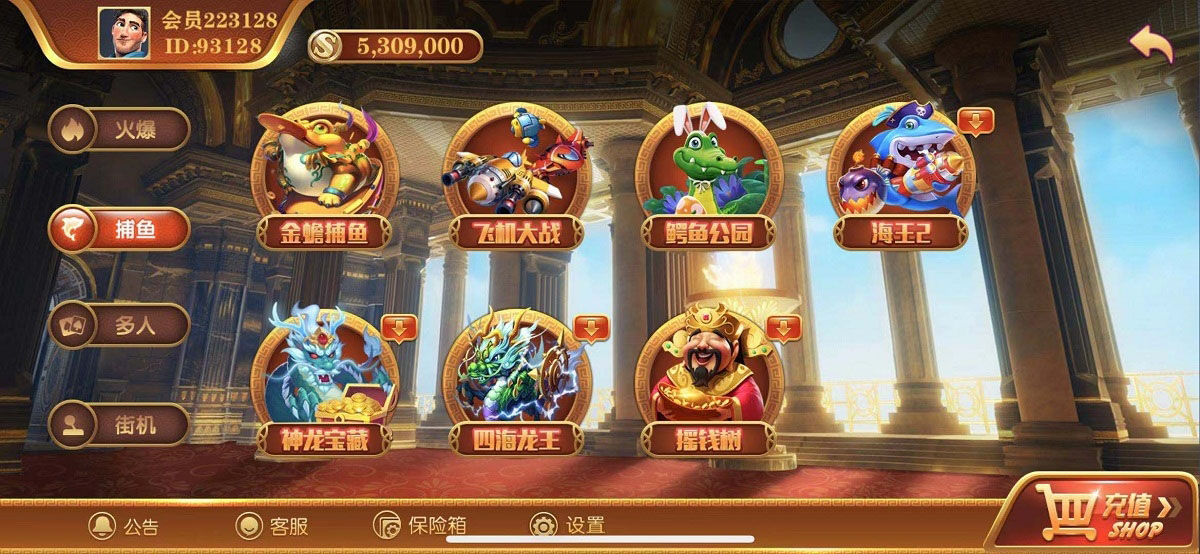Contact 客服 customer service
Viewport: 1200px width, 554px height.
[x=272, y=526]
